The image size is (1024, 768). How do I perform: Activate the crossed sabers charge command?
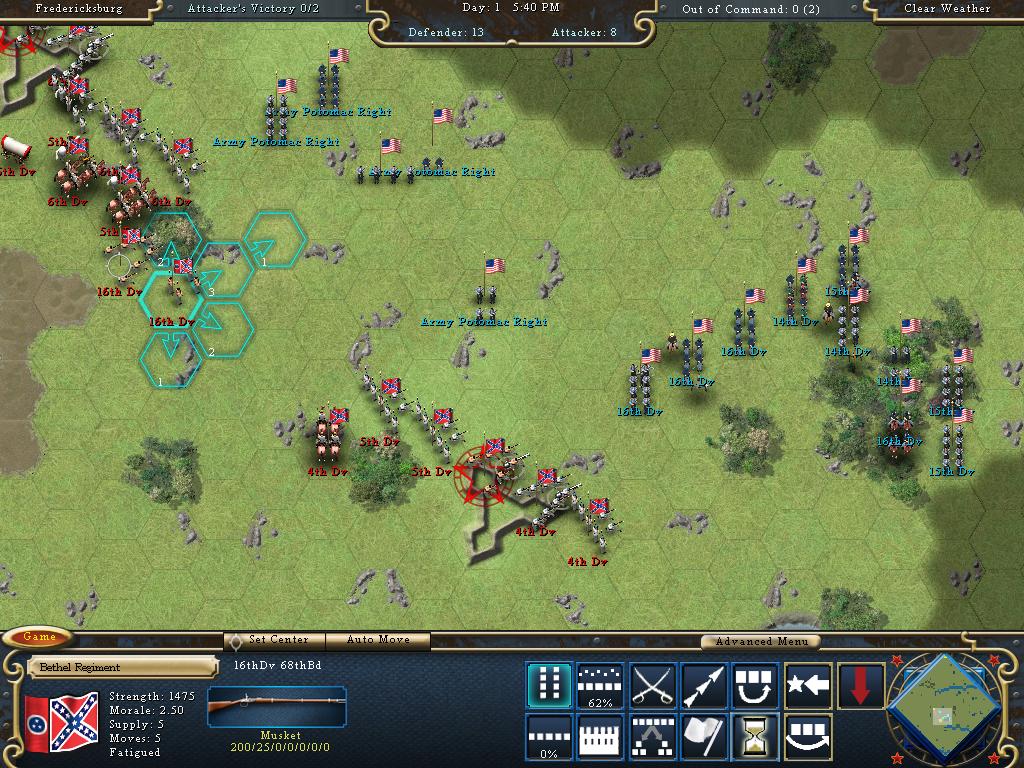click(653, 685)
